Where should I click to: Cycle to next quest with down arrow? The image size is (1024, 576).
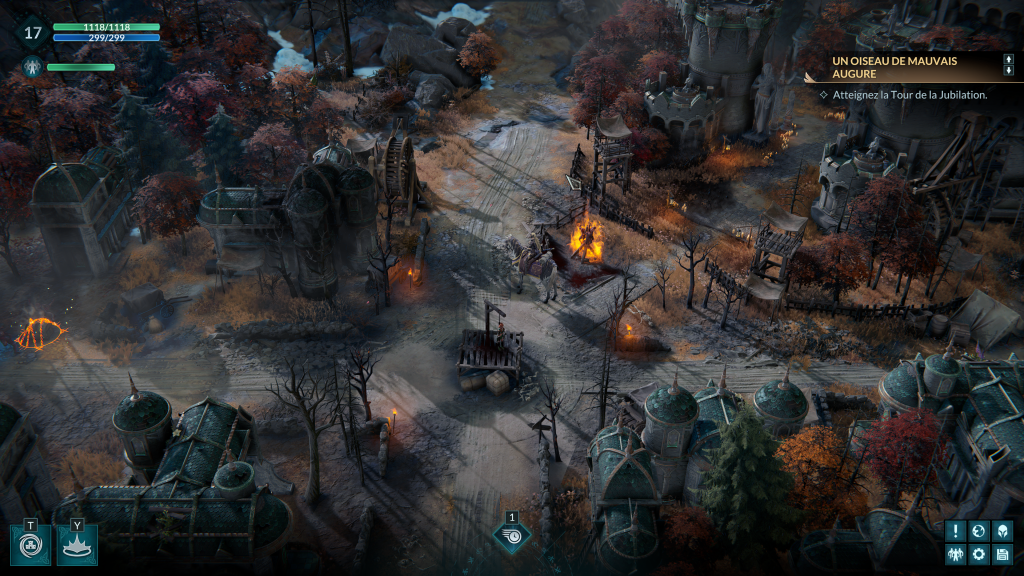tap(1008, 72)
